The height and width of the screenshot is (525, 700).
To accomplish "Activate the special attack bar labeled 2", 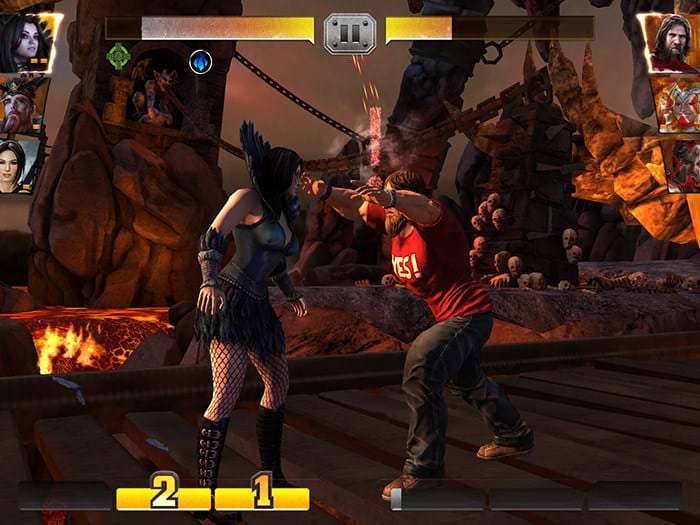I will 163,496.
